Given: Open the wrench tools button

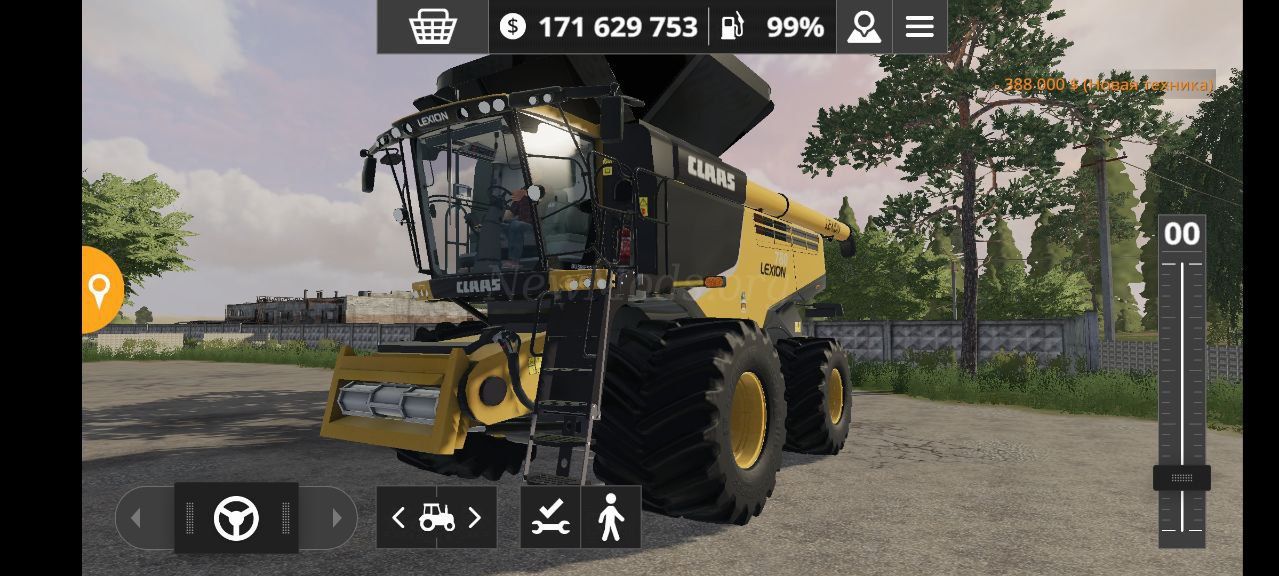Looking at the screenshot, I should coord(550,518).
